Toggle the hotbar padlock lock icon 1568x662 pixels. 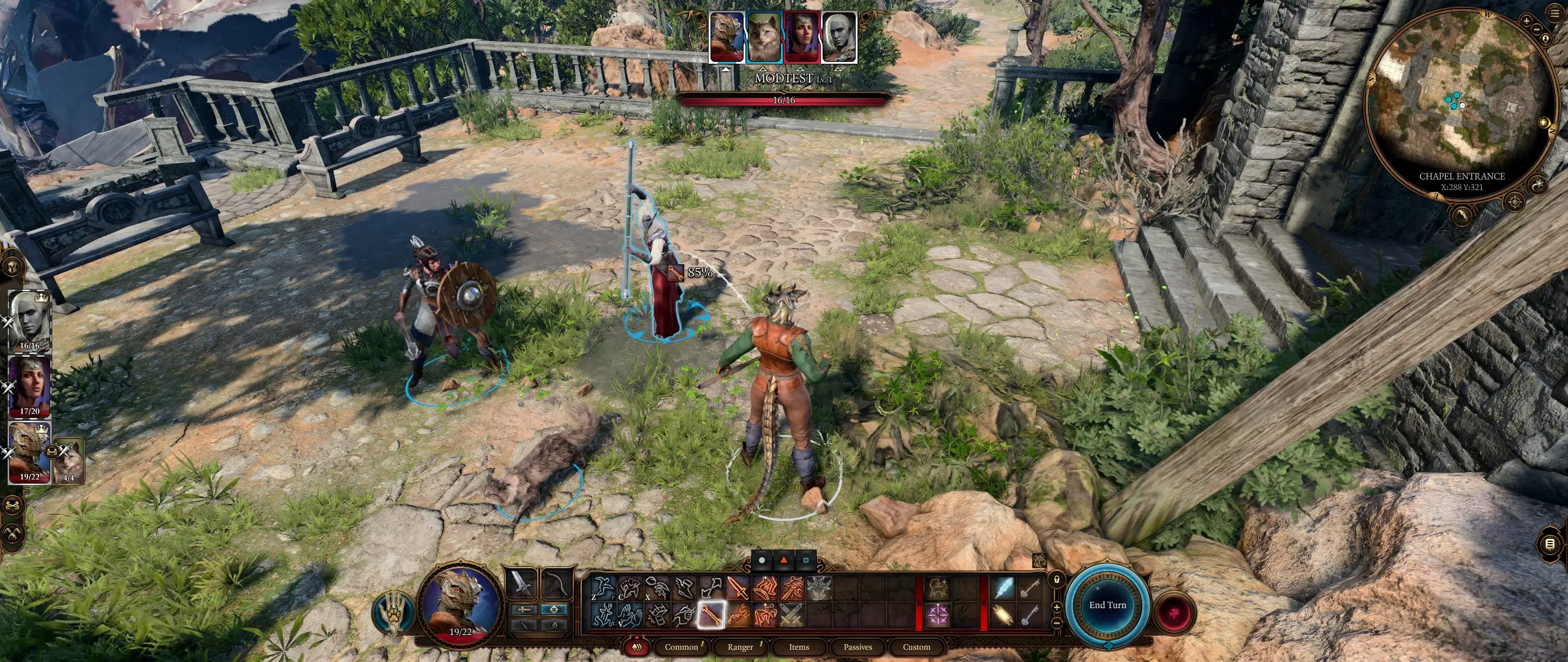coord(1057,580)
